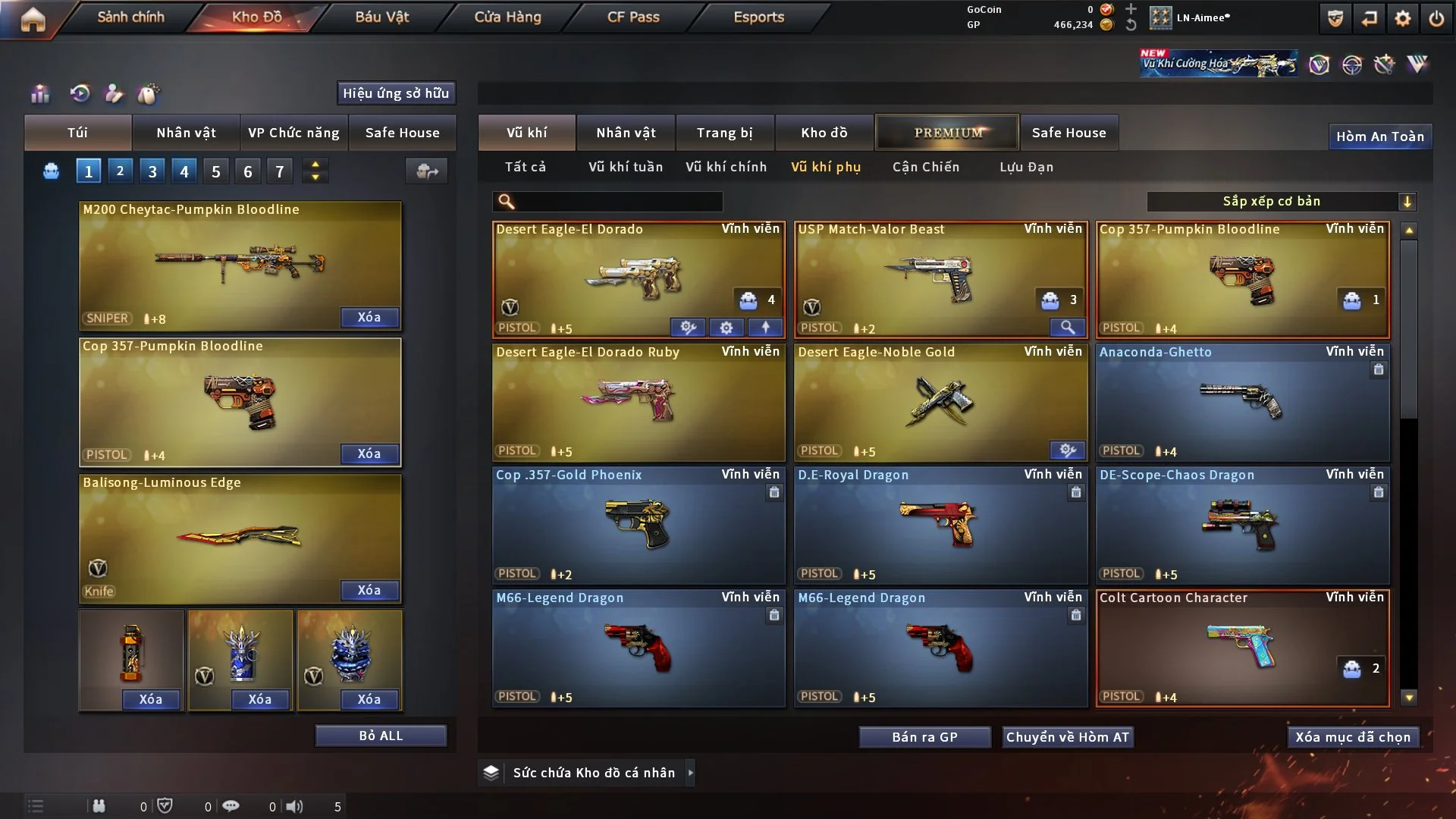Select bag preset number 3
This screenshot has width=1456, height=819.
coord(152,171)
